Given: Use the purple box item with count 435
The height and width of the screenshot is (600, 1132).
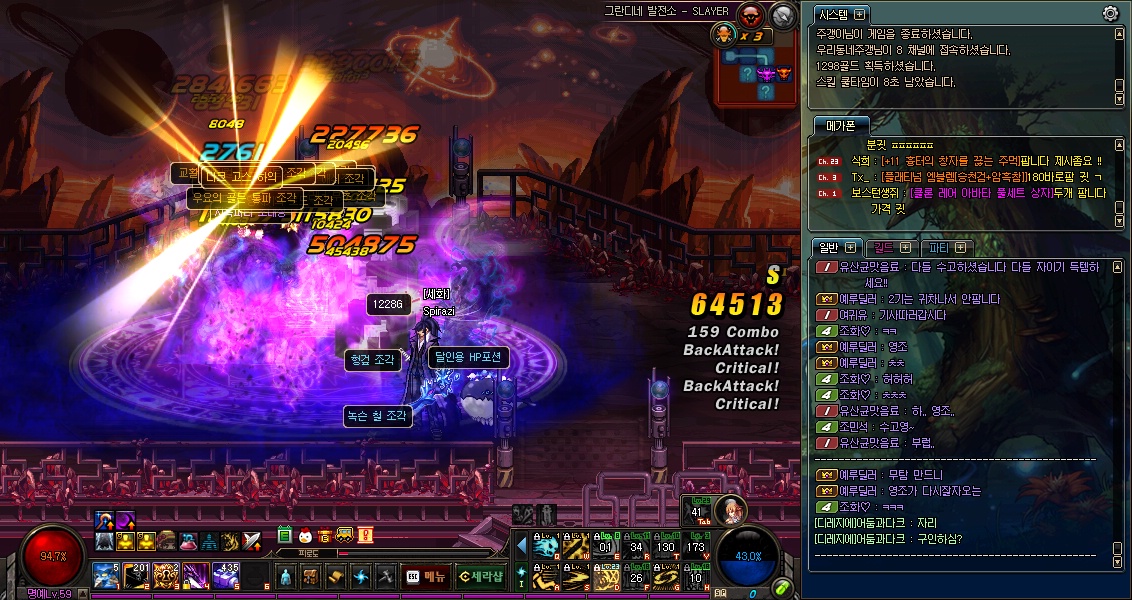Looking at the screenshot, I should pos(225,576).
